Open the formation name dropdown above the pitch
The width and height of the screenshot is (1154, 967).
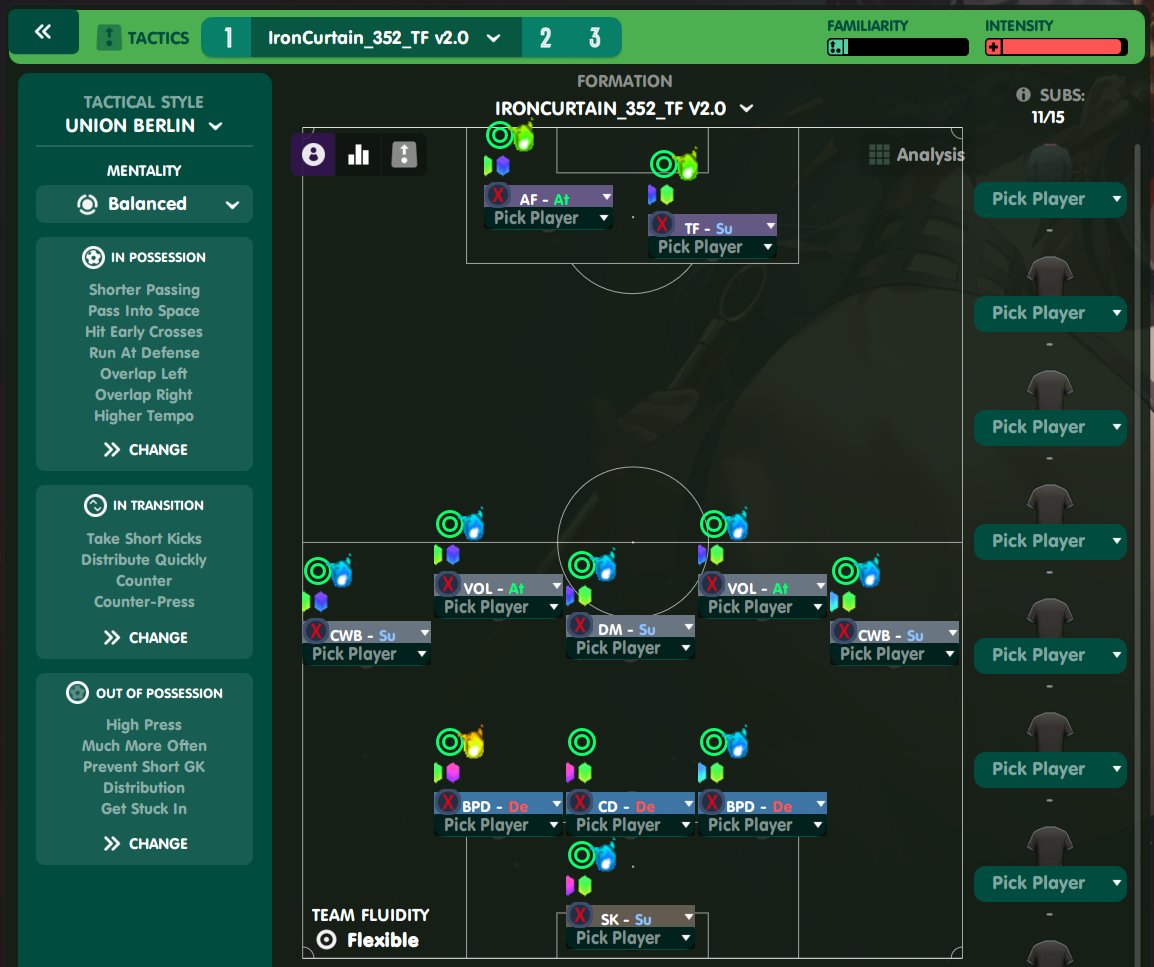tap(624, 108)
